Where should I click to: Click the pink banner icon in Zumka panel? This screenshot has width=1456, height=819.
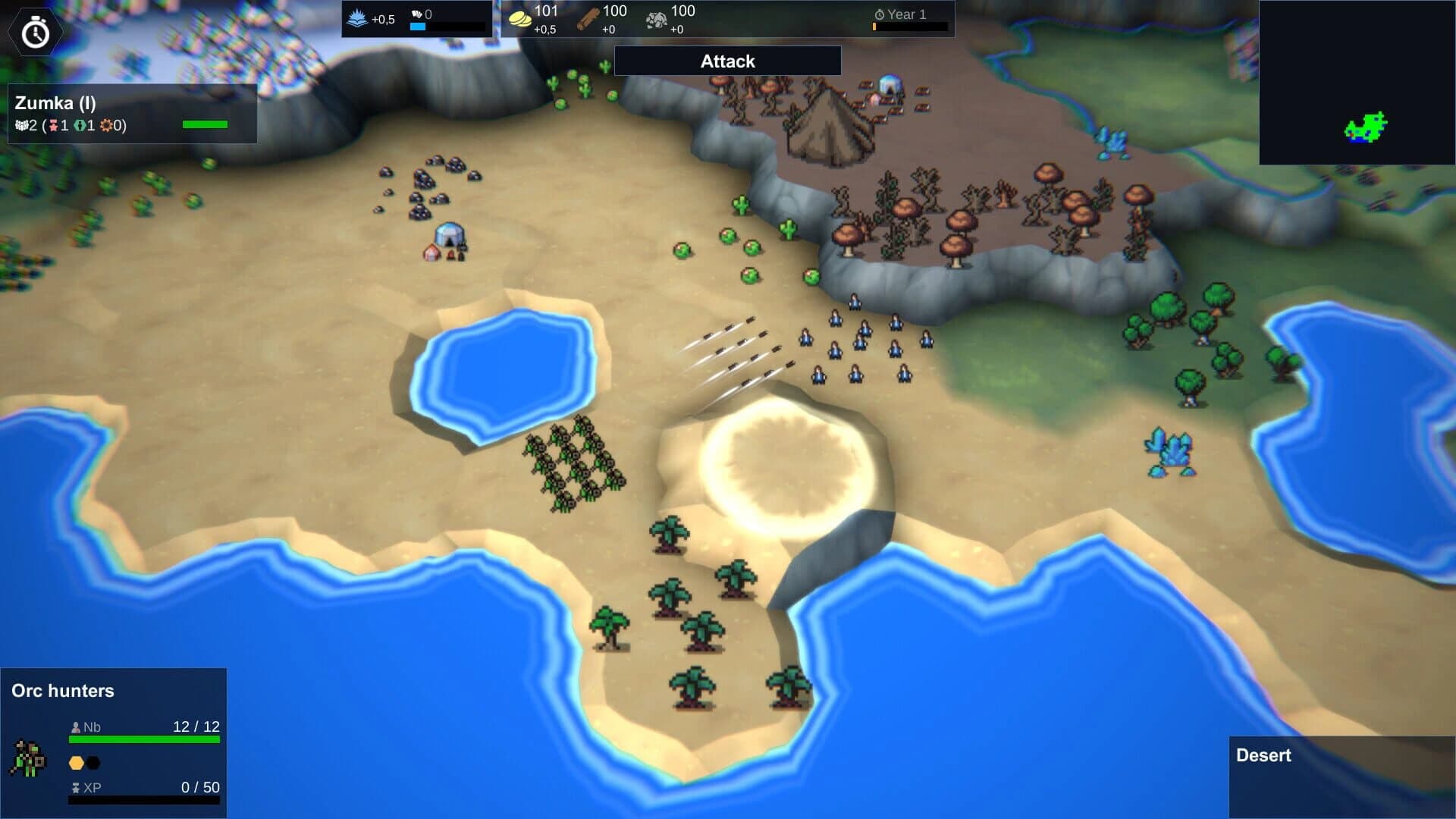(54, 125)
